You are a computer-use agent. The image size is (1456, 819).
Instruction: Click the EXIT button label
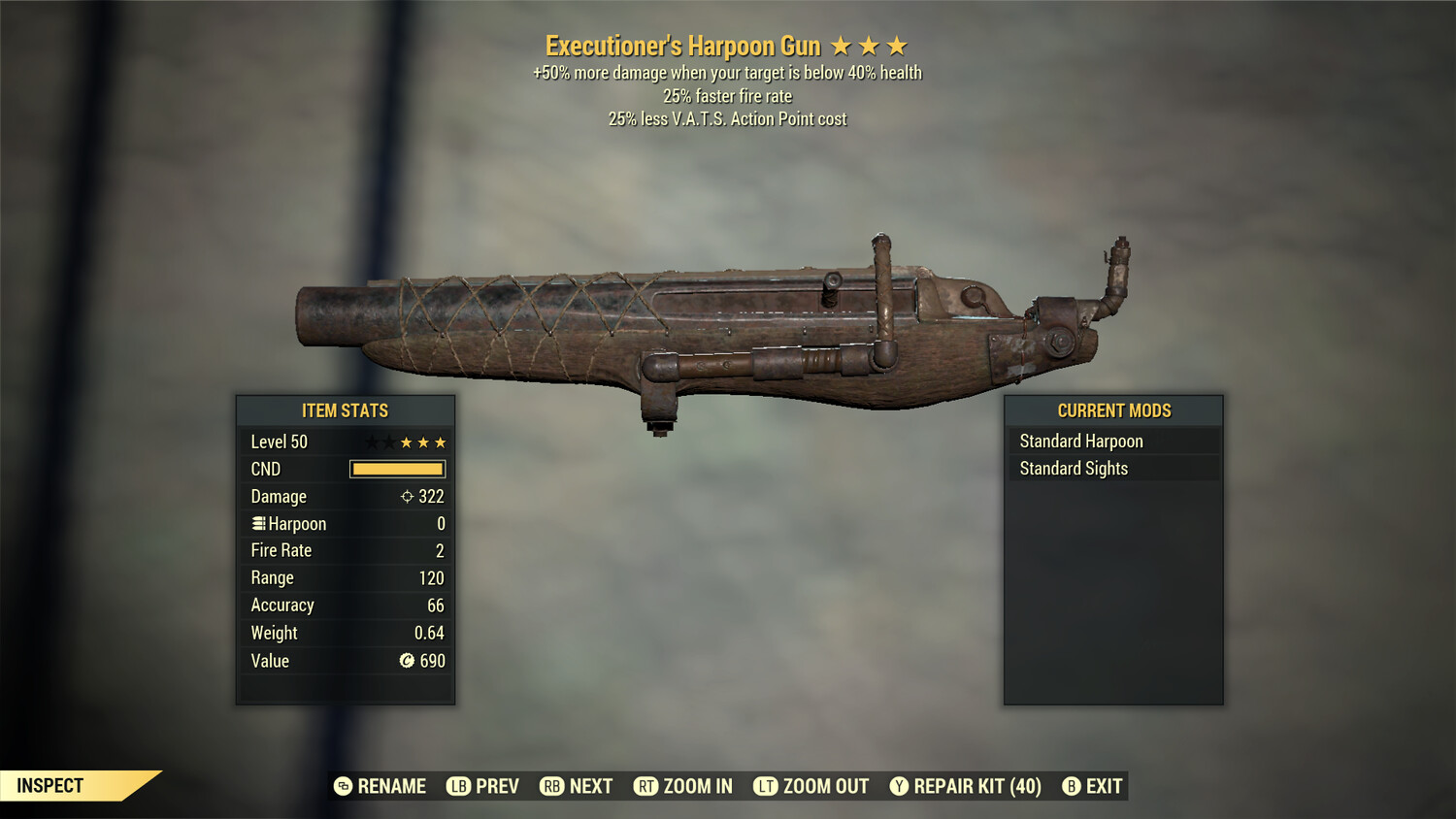1103,786
